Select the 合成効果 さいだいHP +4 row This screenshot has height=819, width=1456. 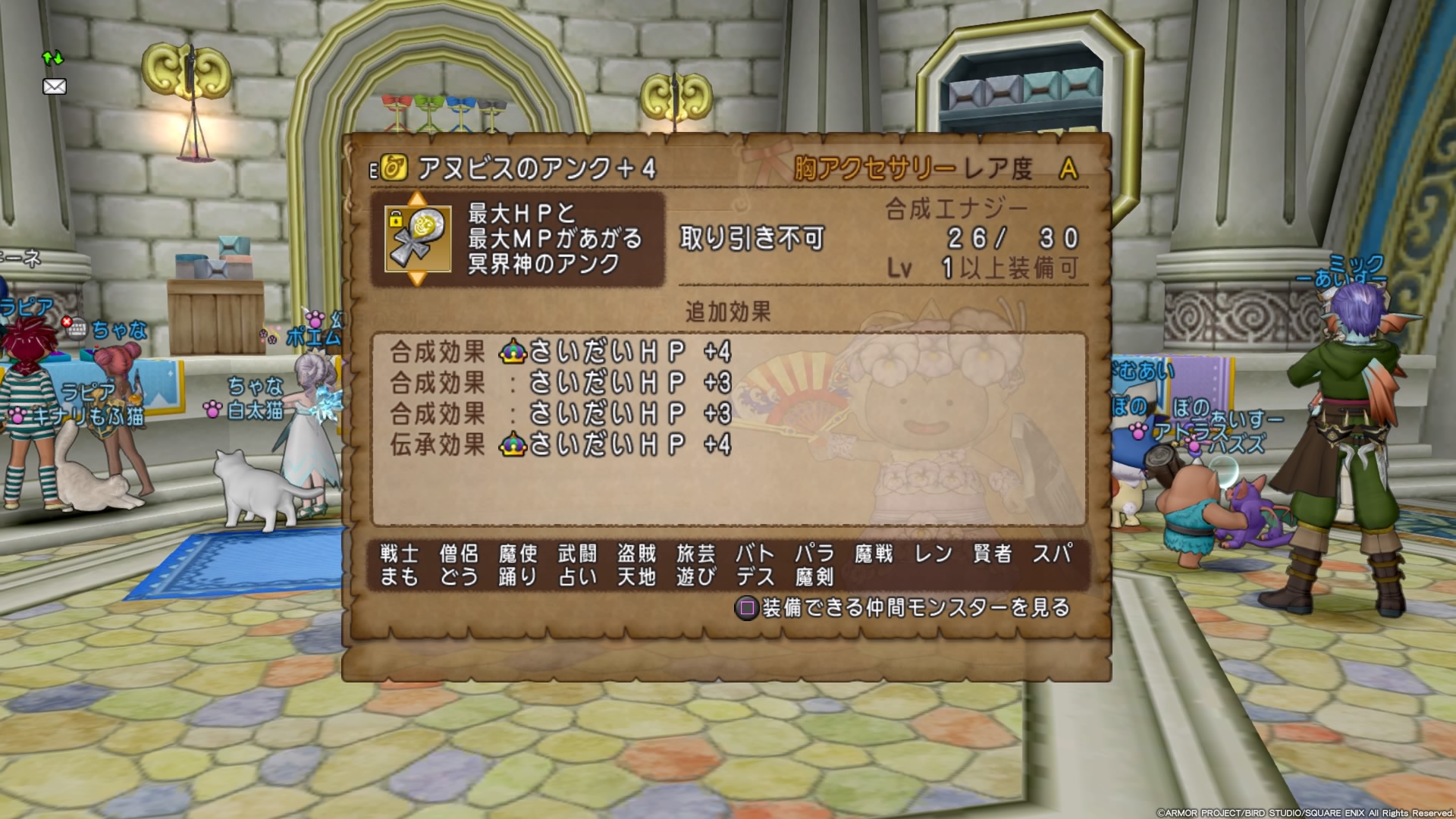[x=560, y=352]
